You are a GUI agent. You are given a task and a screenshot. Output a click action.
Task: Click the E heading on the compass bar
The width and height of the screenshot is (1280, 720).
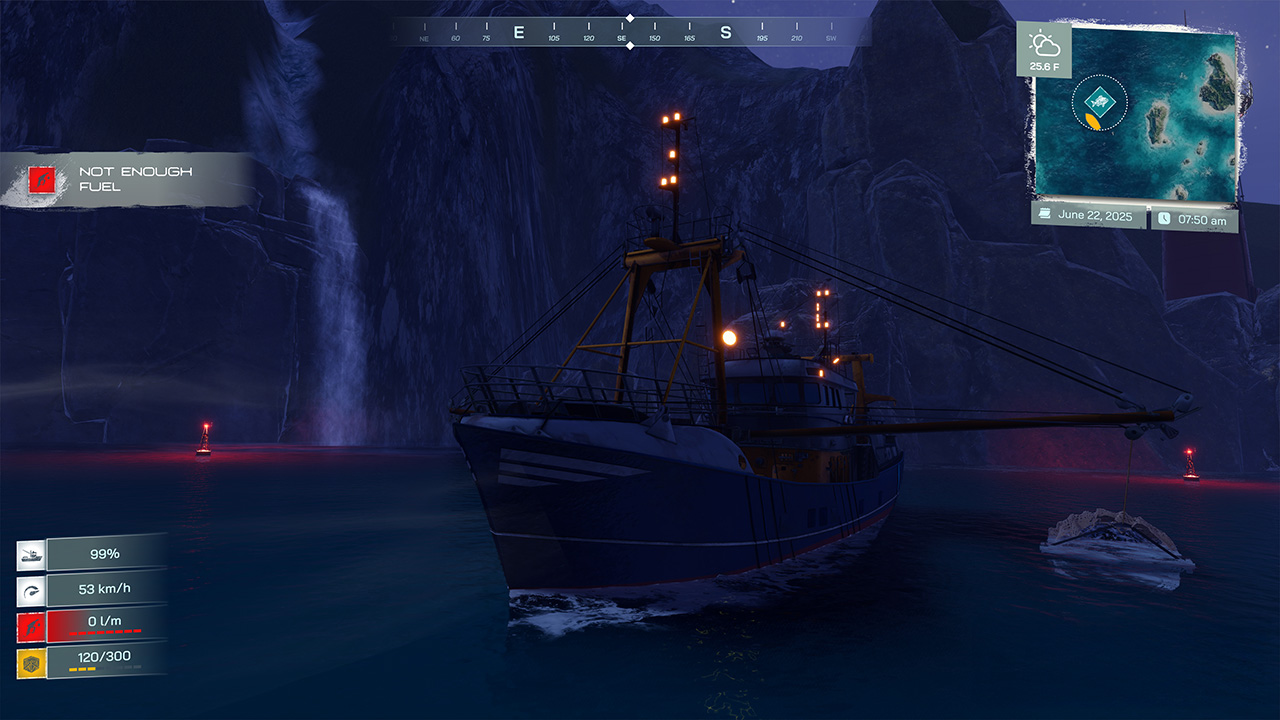click(516, 31)
